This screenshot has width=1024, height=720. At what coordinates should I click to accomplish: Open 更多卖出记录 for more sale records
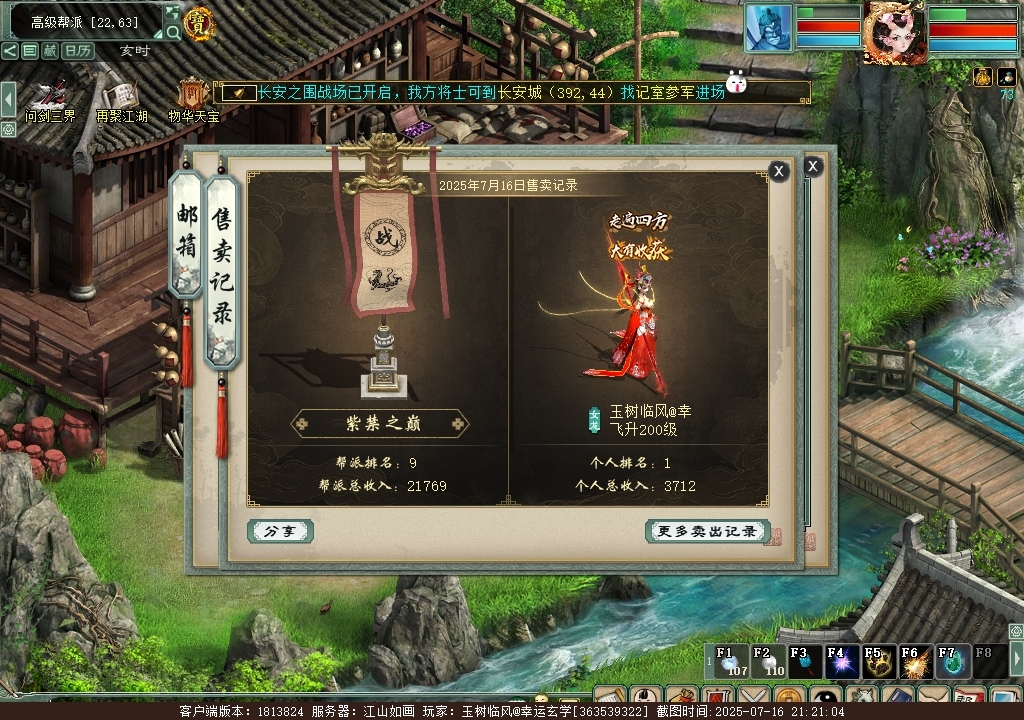(x=707, y=531)
